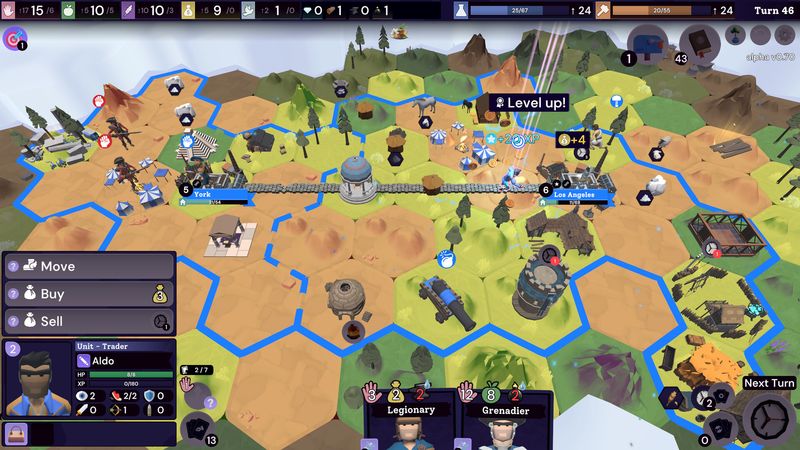Click the target objective icon
The height and width of the screenshot is (450, 800).
(14, 39)
